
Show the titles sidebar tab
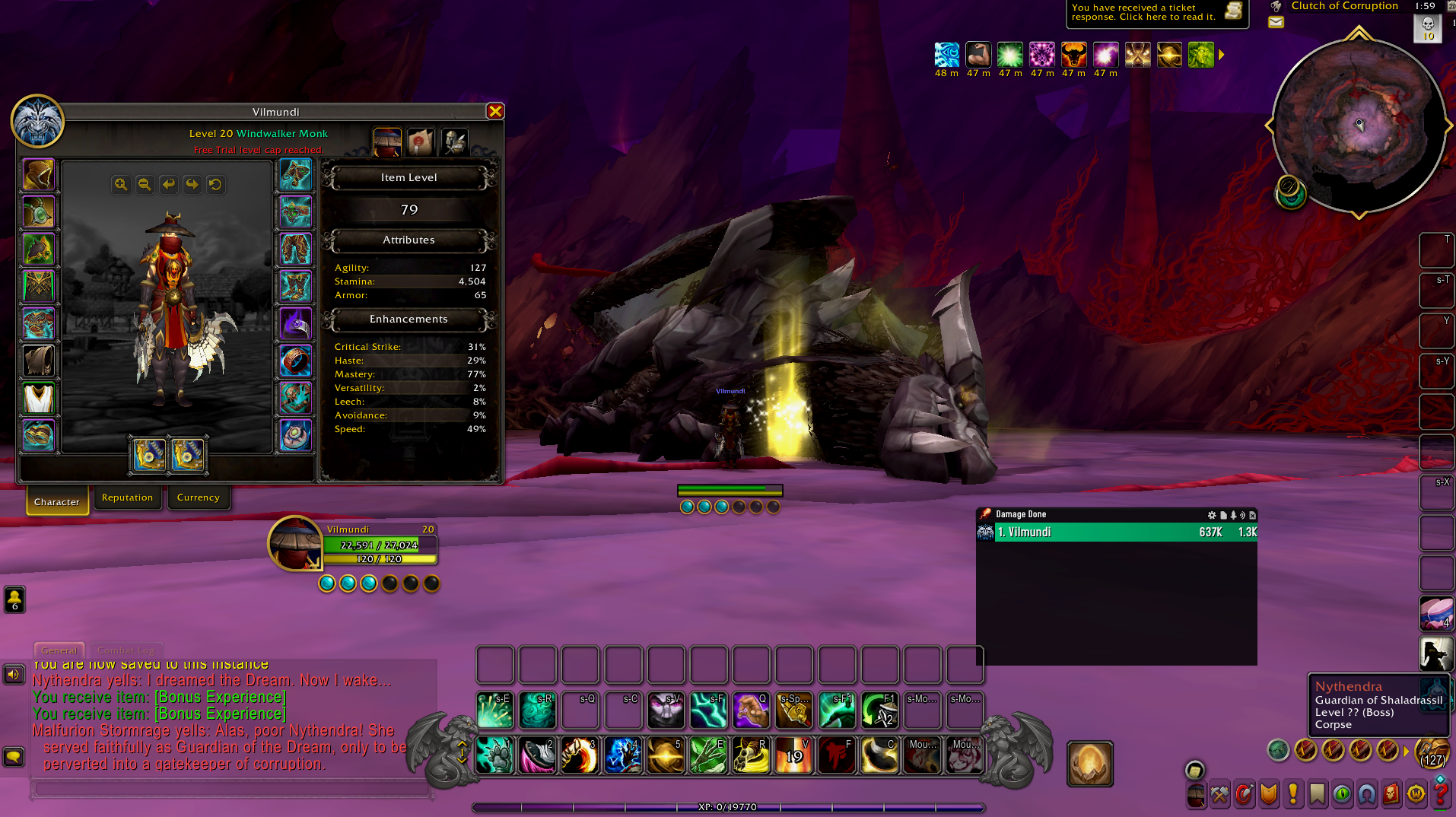click(x=421, y=141)
